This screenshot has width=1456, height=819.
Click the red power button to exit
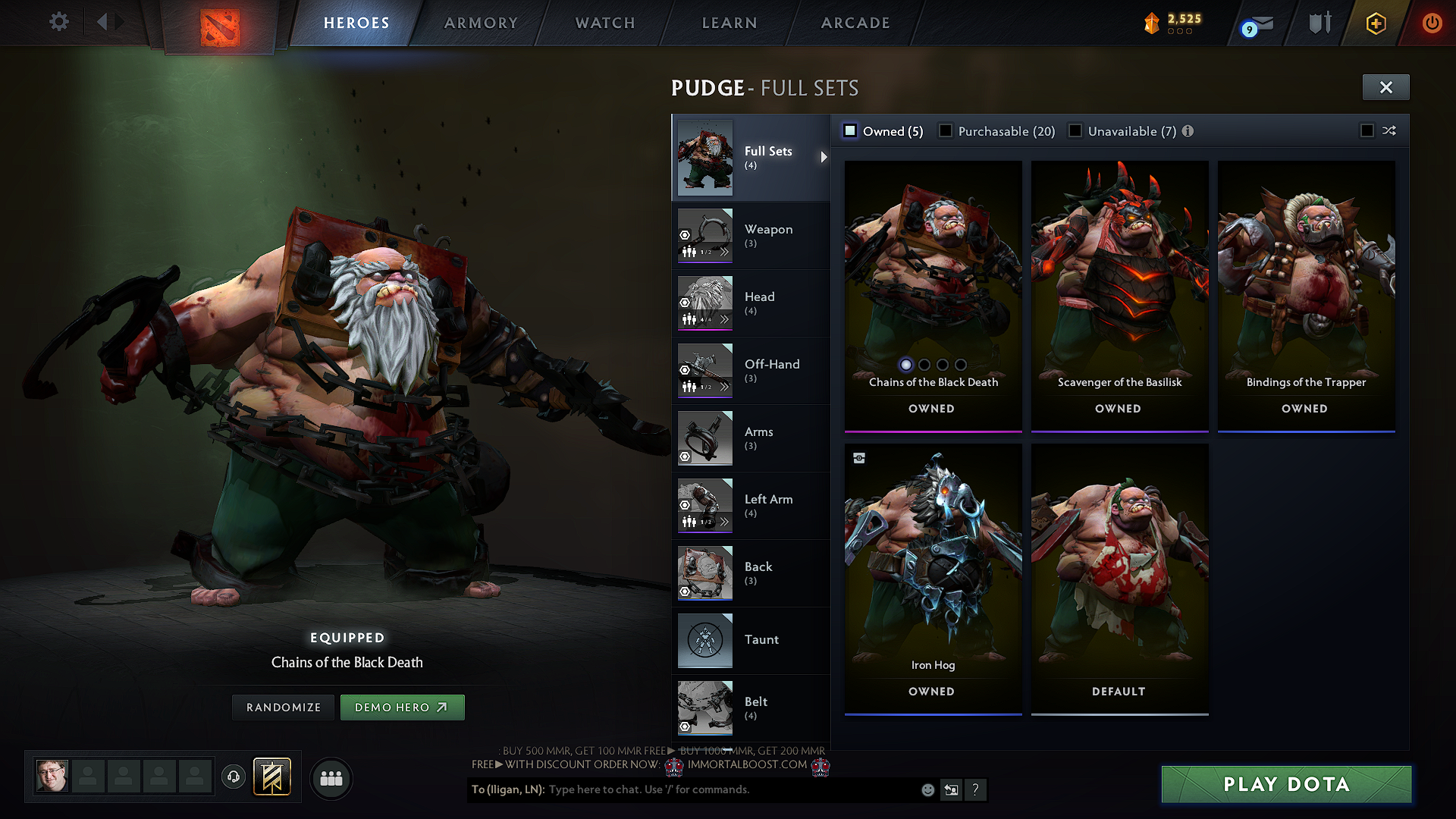tap(1432, 23)
